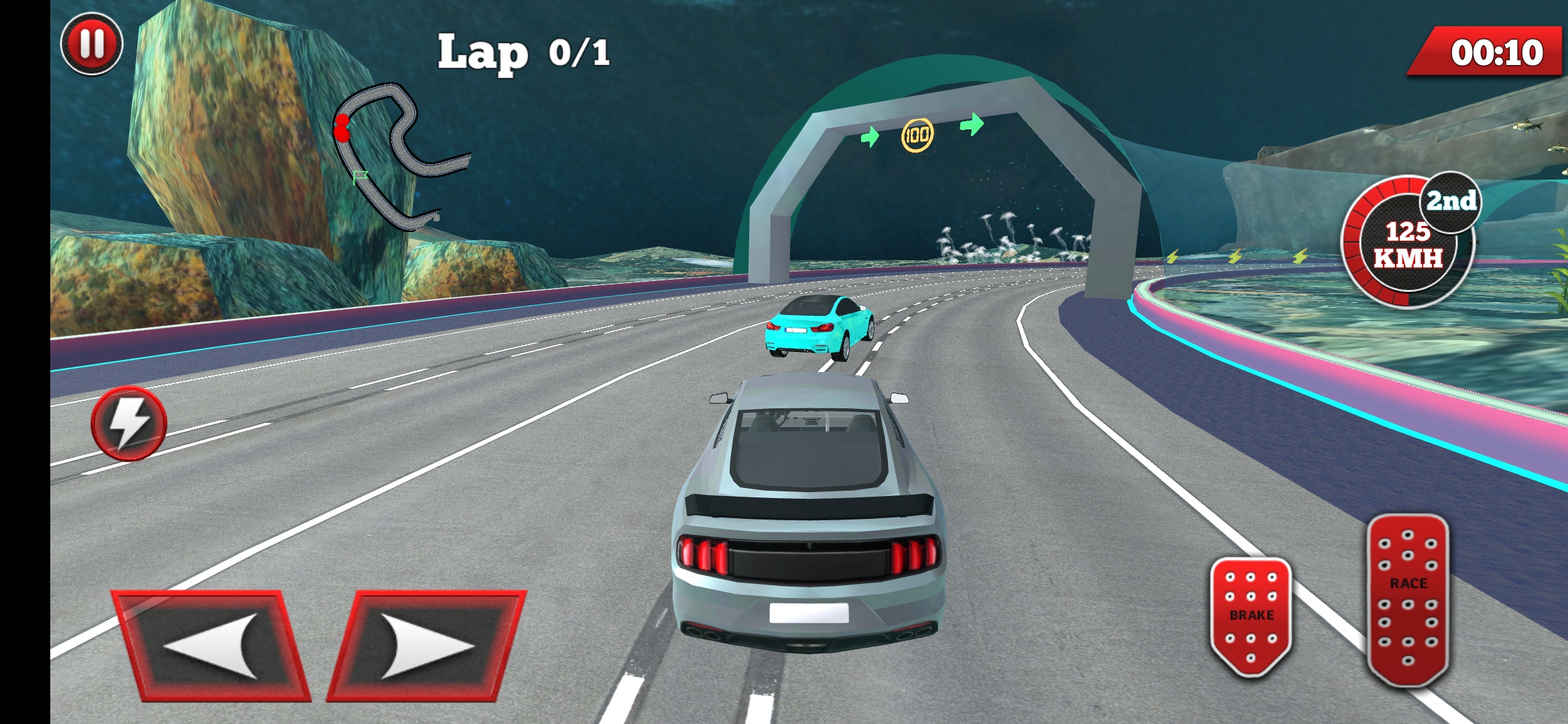The width and height of the screenshot is (1568, 724).
Task: Toggle the pause state of the race
Action: (91, 45)
